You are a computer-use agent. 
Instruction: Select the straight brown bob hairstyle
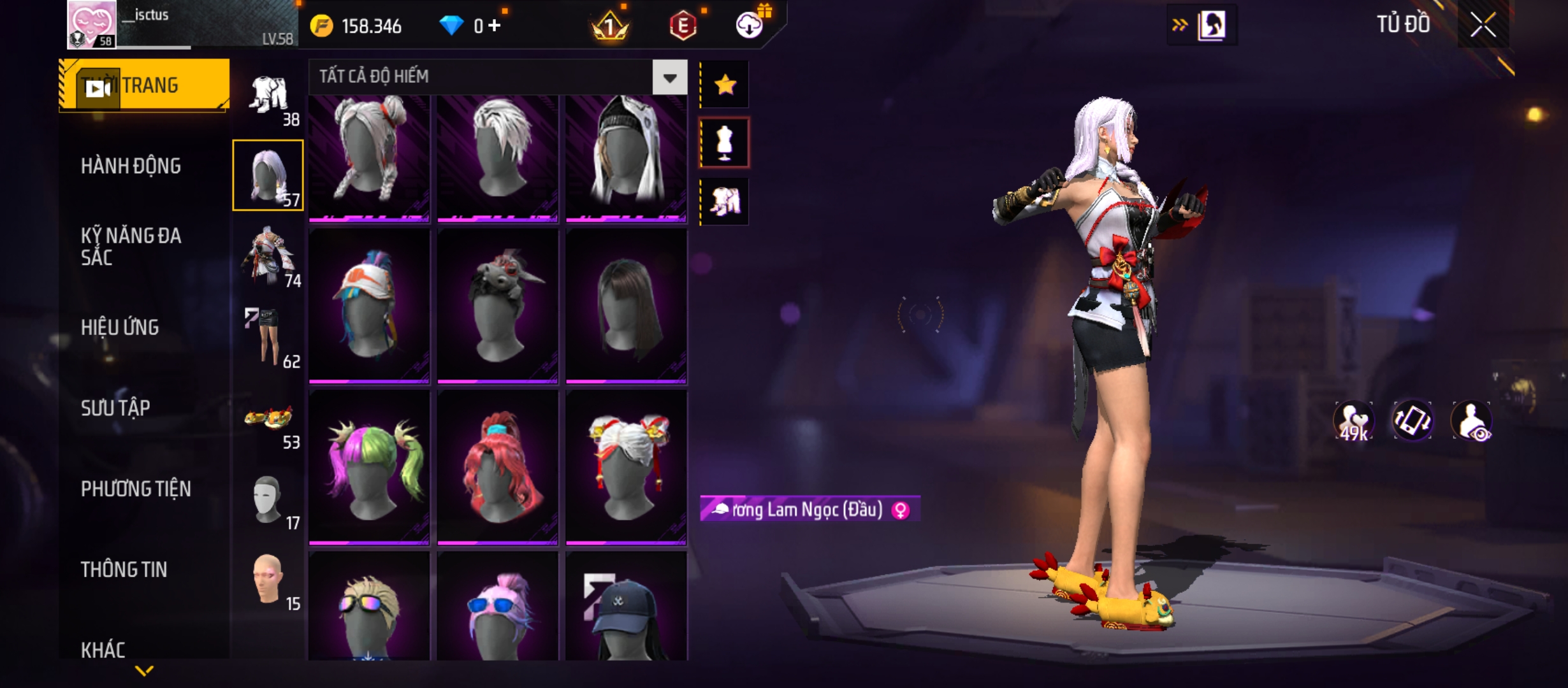click(626, 306)
